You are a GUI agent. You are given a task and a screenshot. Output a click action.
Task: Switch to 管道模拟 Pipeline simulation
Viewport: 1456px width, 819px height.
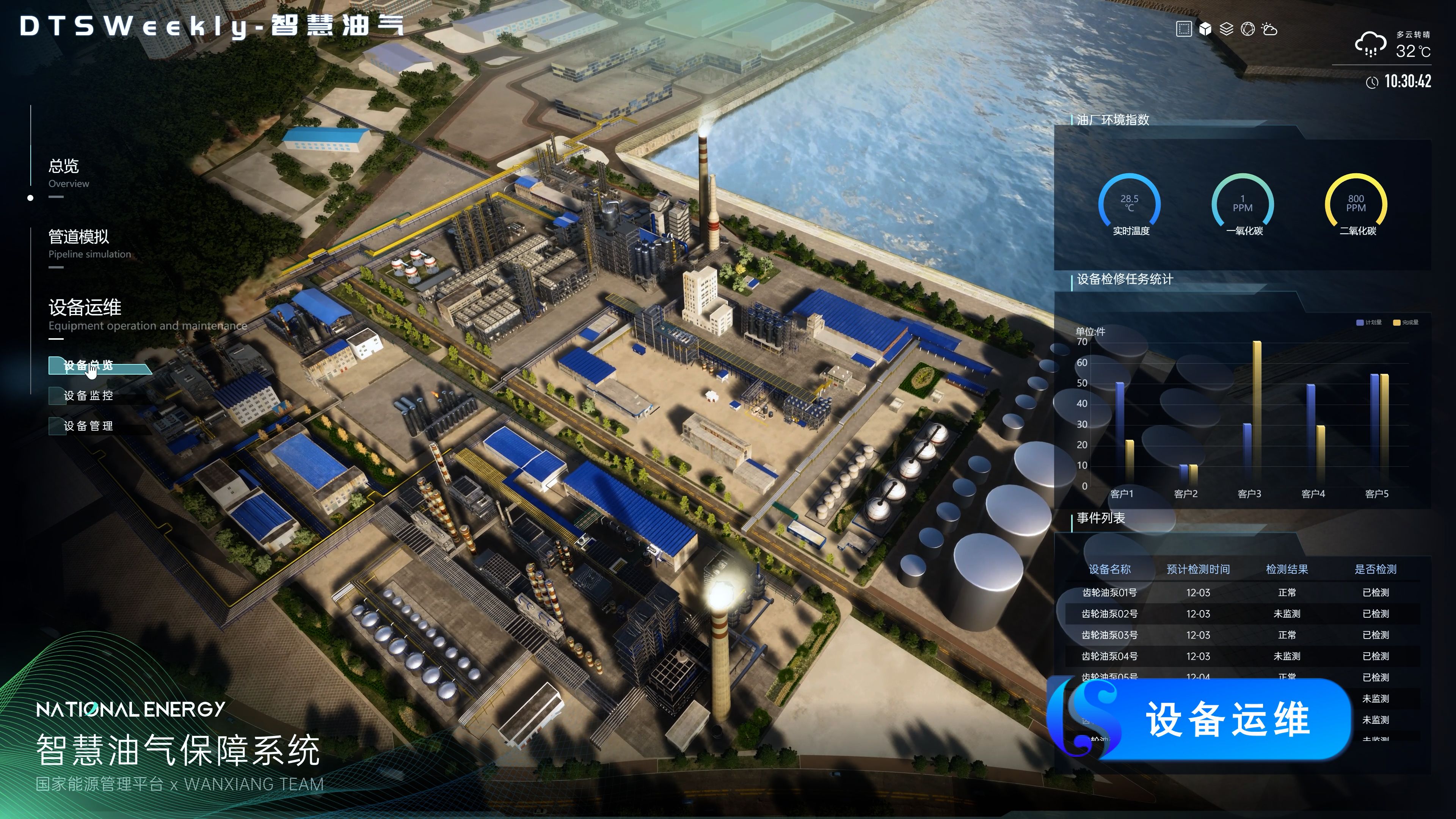78,237
